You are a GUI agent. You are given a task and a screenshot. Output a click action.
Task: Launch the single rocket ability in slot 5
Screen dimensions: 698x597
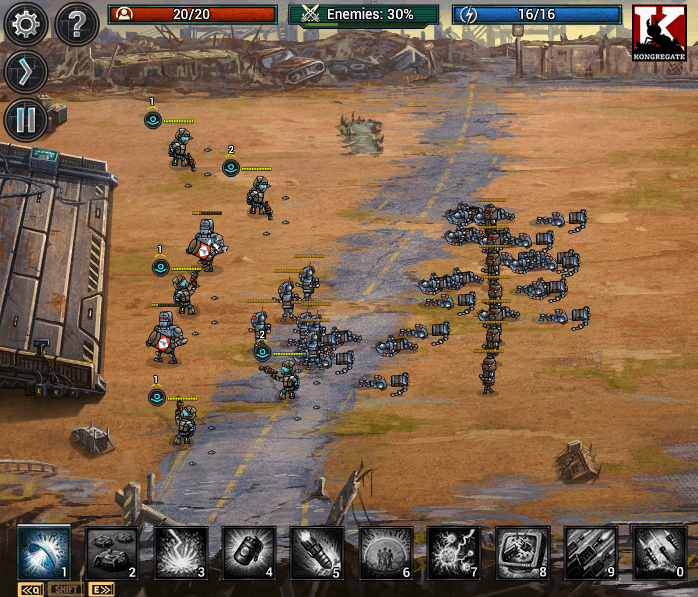(x=317, y=552)
